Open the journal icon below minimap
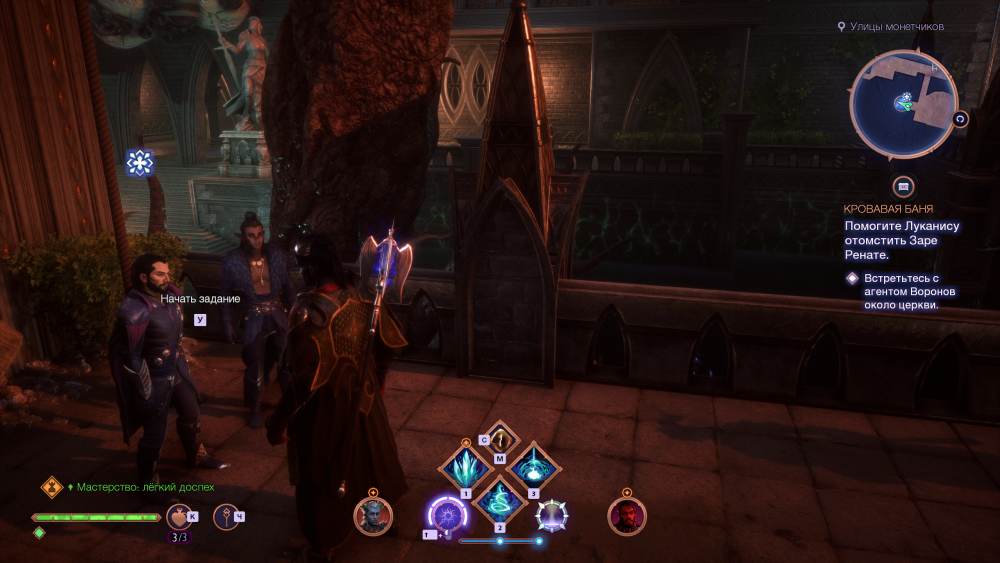This screenshot has height=563, width=1000. 903,186
